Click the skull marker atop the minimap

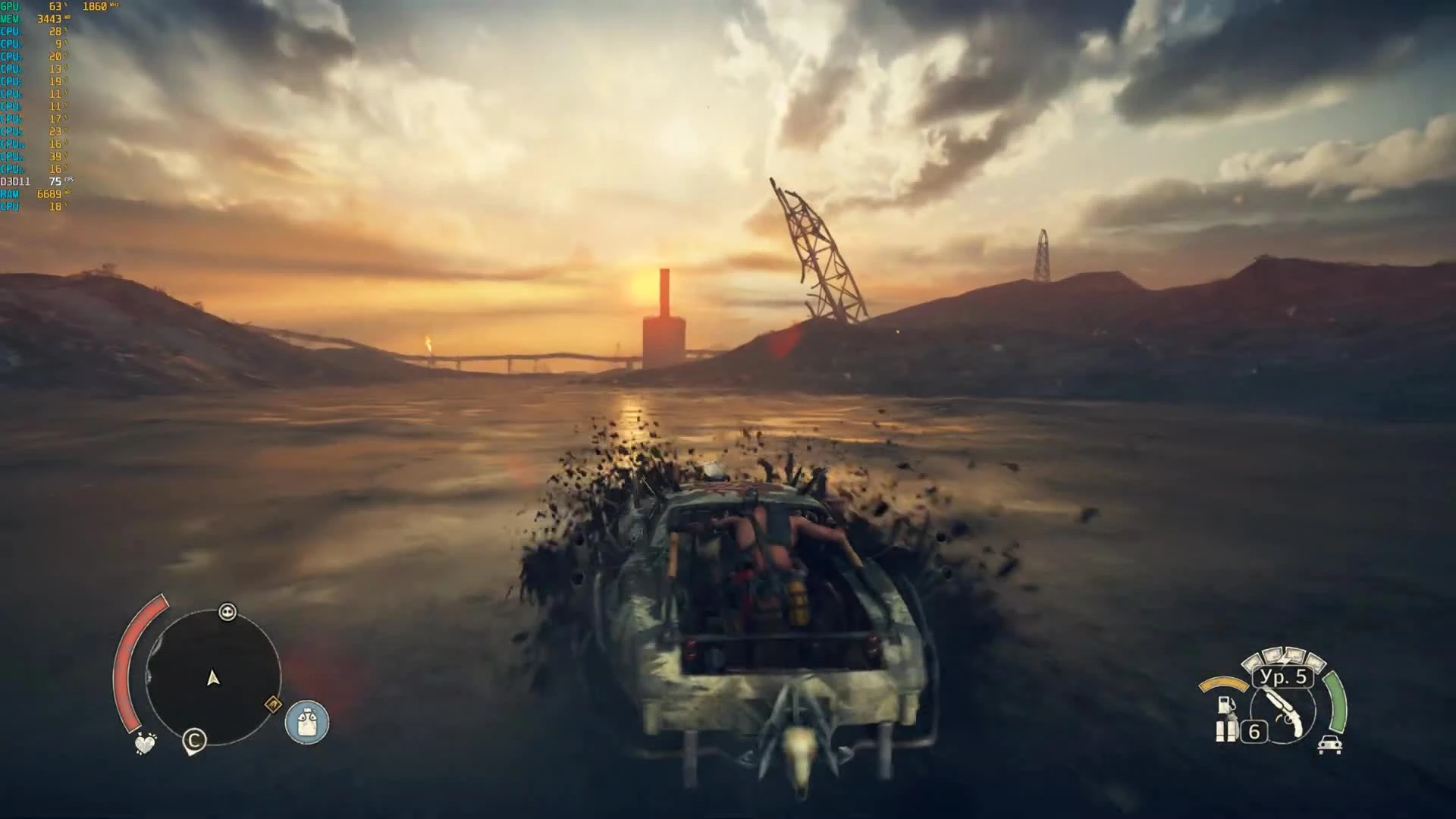click(227, 612)
